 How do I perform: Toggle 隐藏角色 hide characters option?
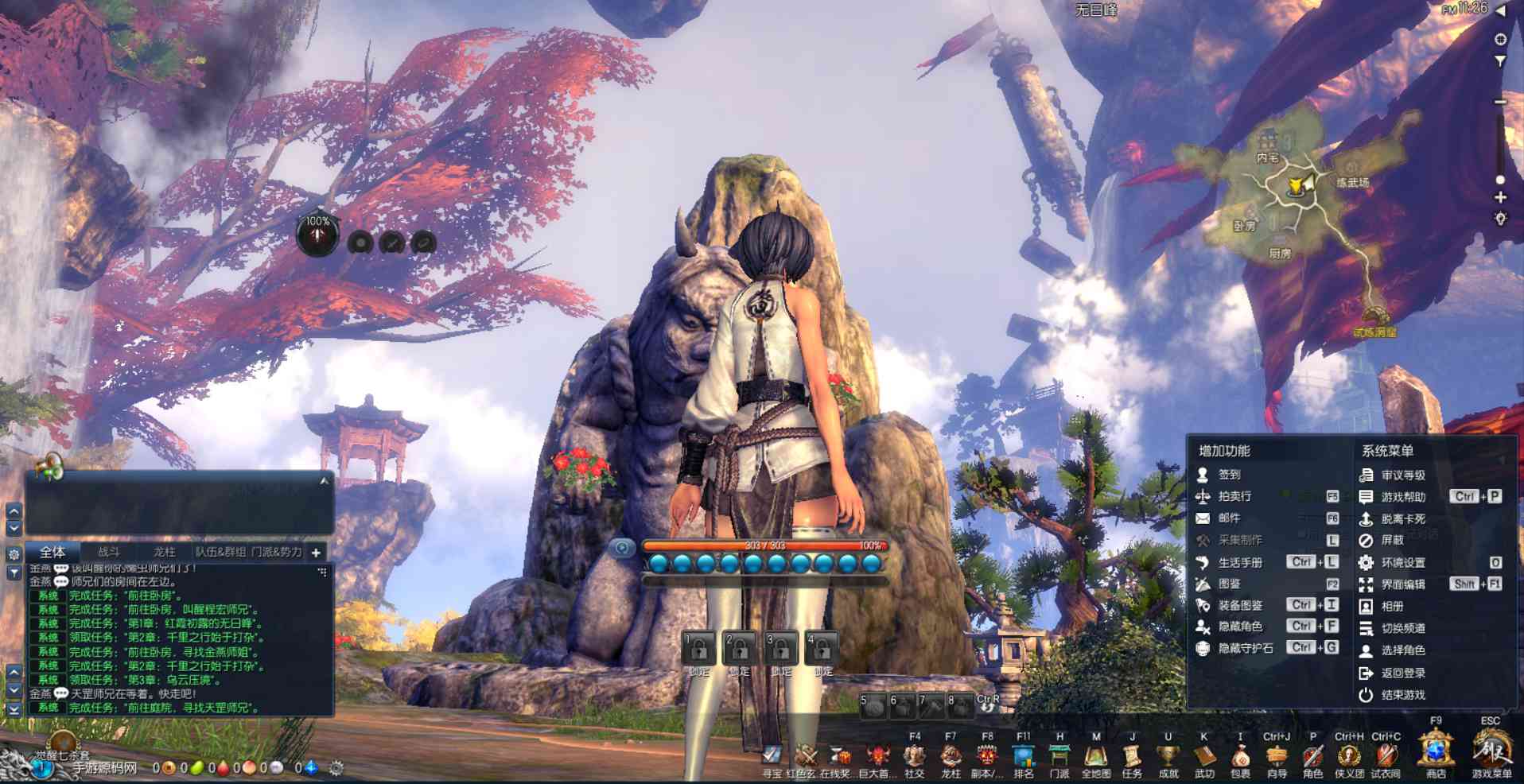tap(1239, 627)
